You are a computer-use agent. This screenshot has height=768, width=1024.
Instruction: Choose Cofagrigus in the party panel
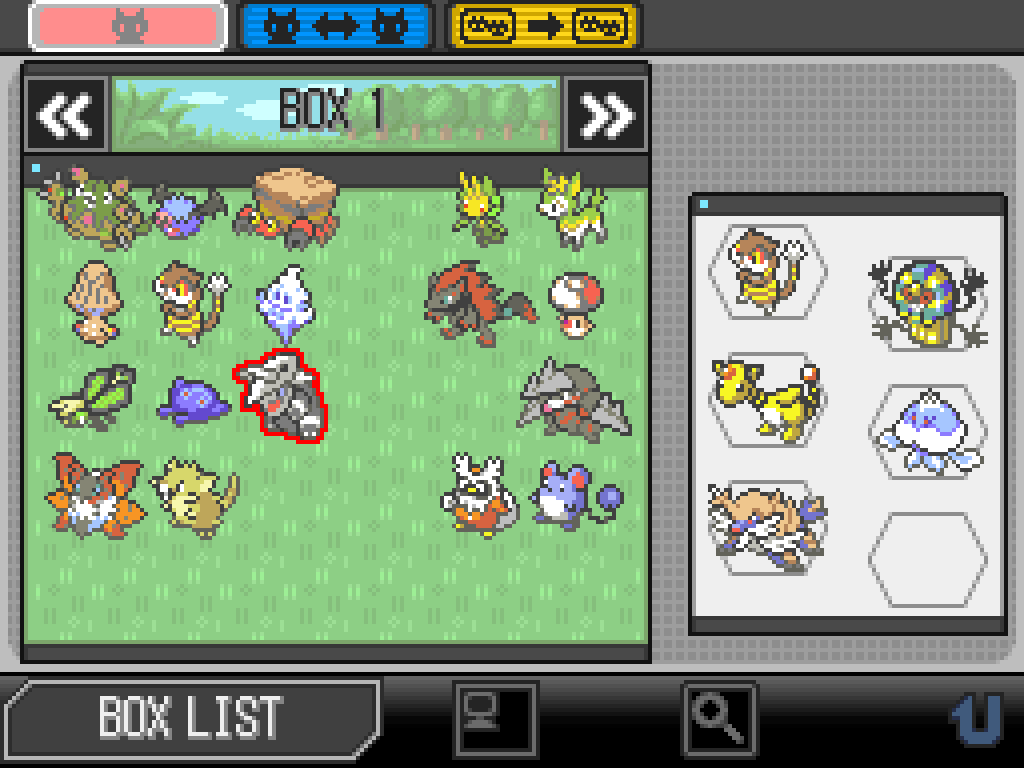(927, 302)
